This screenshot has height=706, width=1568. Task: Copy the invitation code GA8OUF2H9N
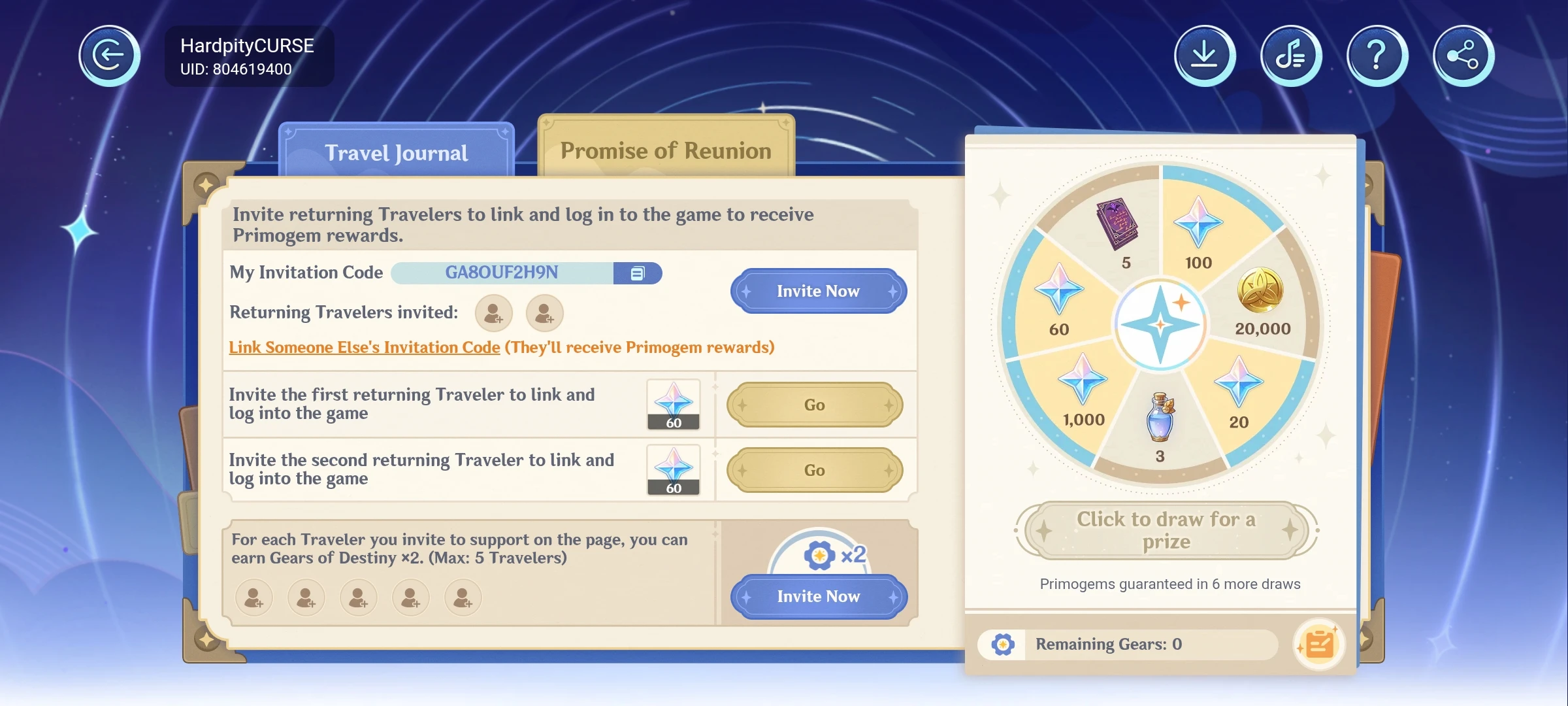[638, 273]
